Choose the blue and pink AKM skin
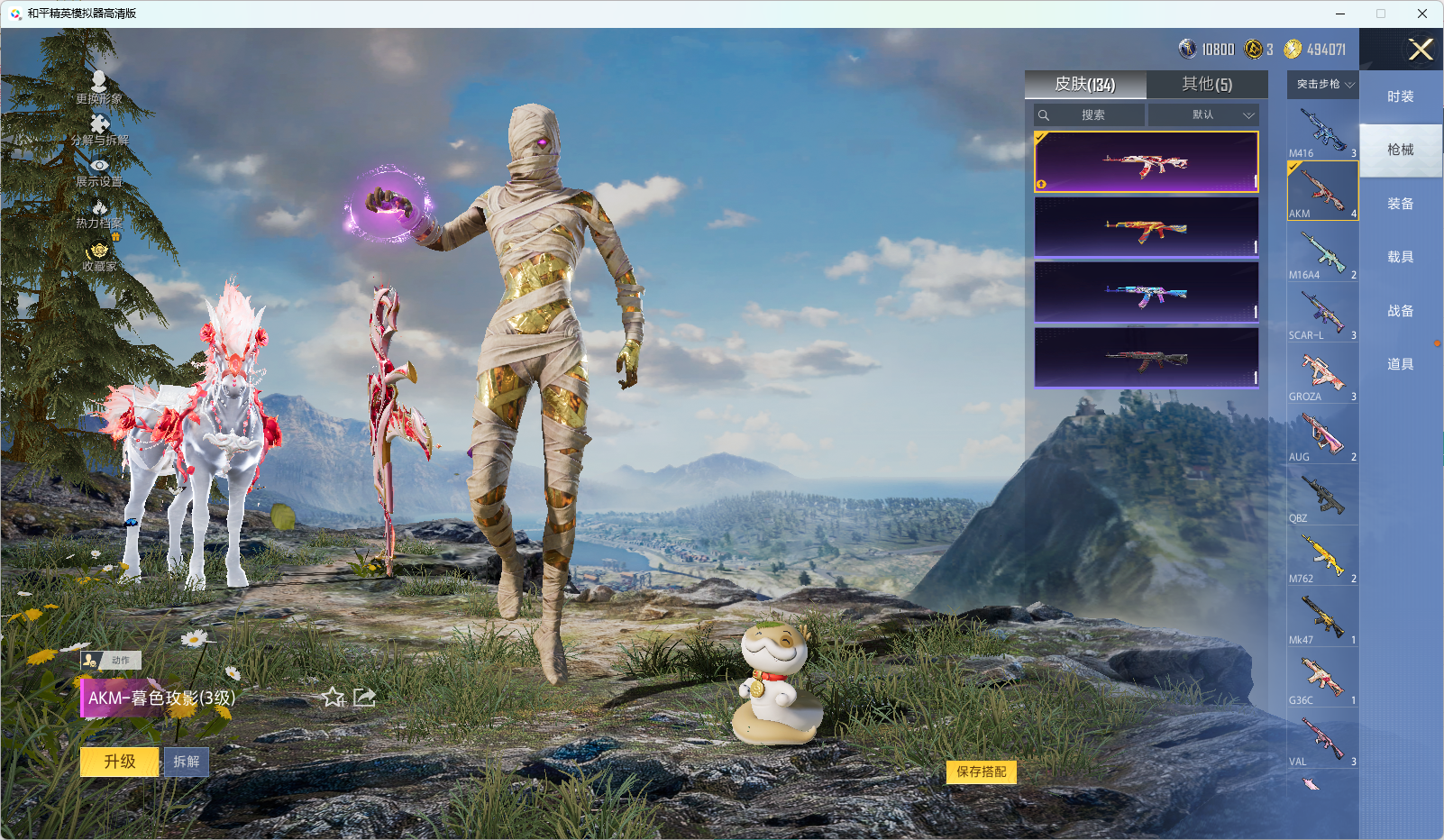 click(1146, 293)
